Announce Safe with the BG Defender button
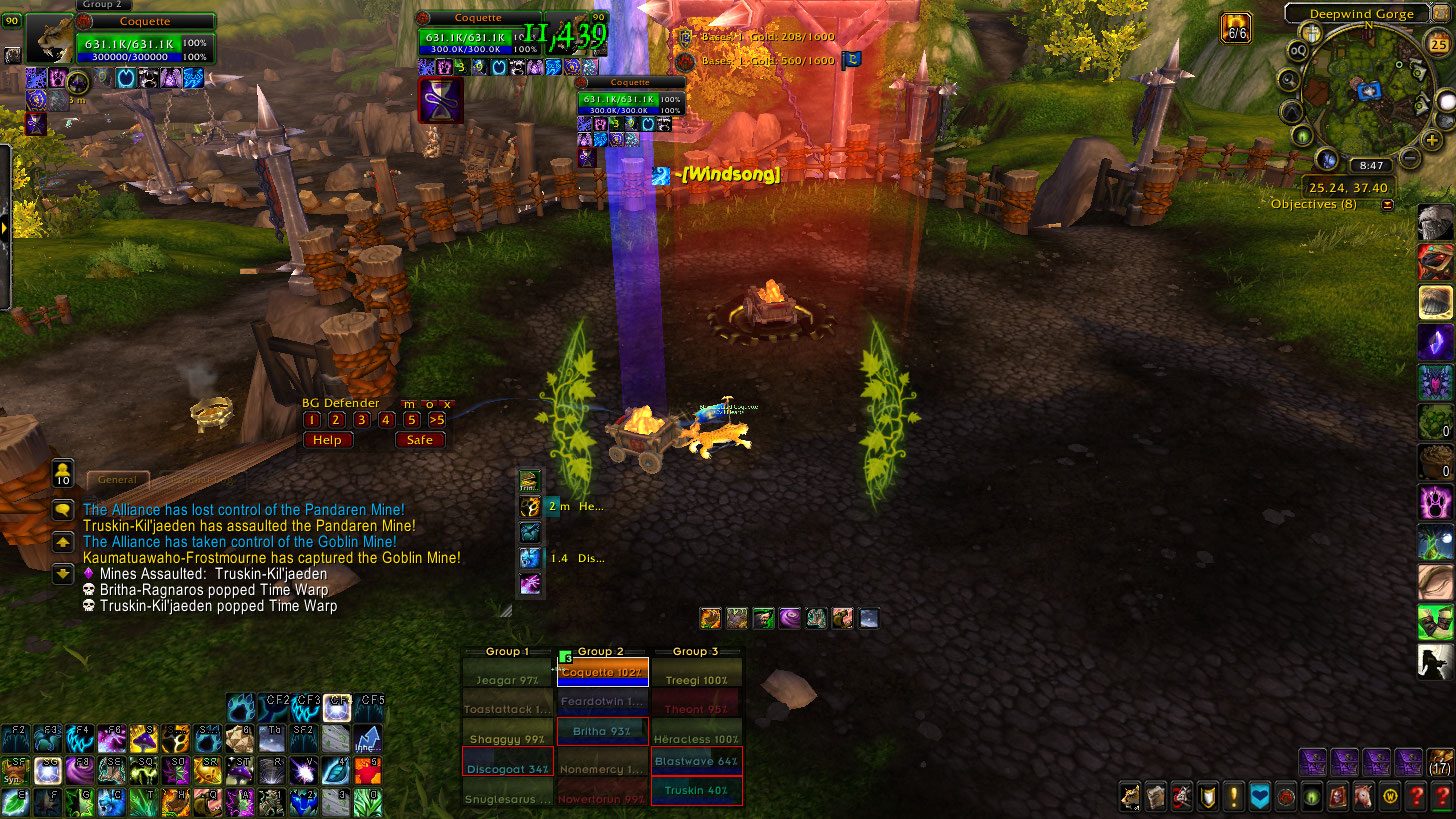The width and height of the screenshot is (1456, 819). pyautogui.click(x=420, y=440)
